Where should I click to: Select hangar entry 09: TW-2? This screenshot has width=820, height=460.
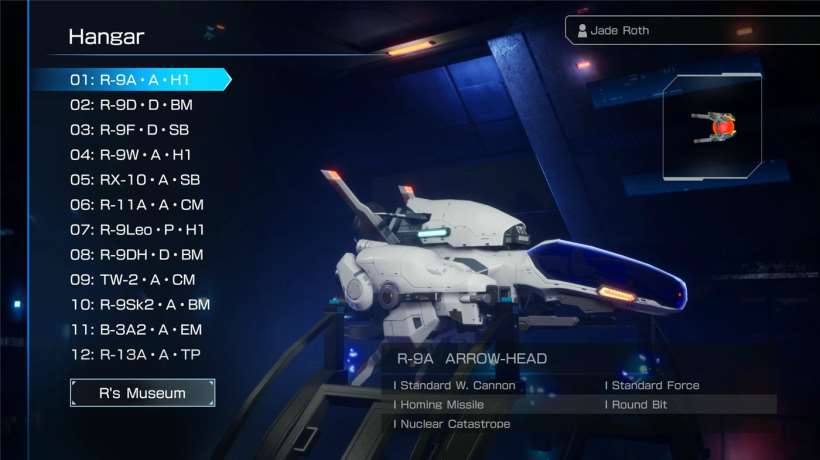click(x=132, y=280)
